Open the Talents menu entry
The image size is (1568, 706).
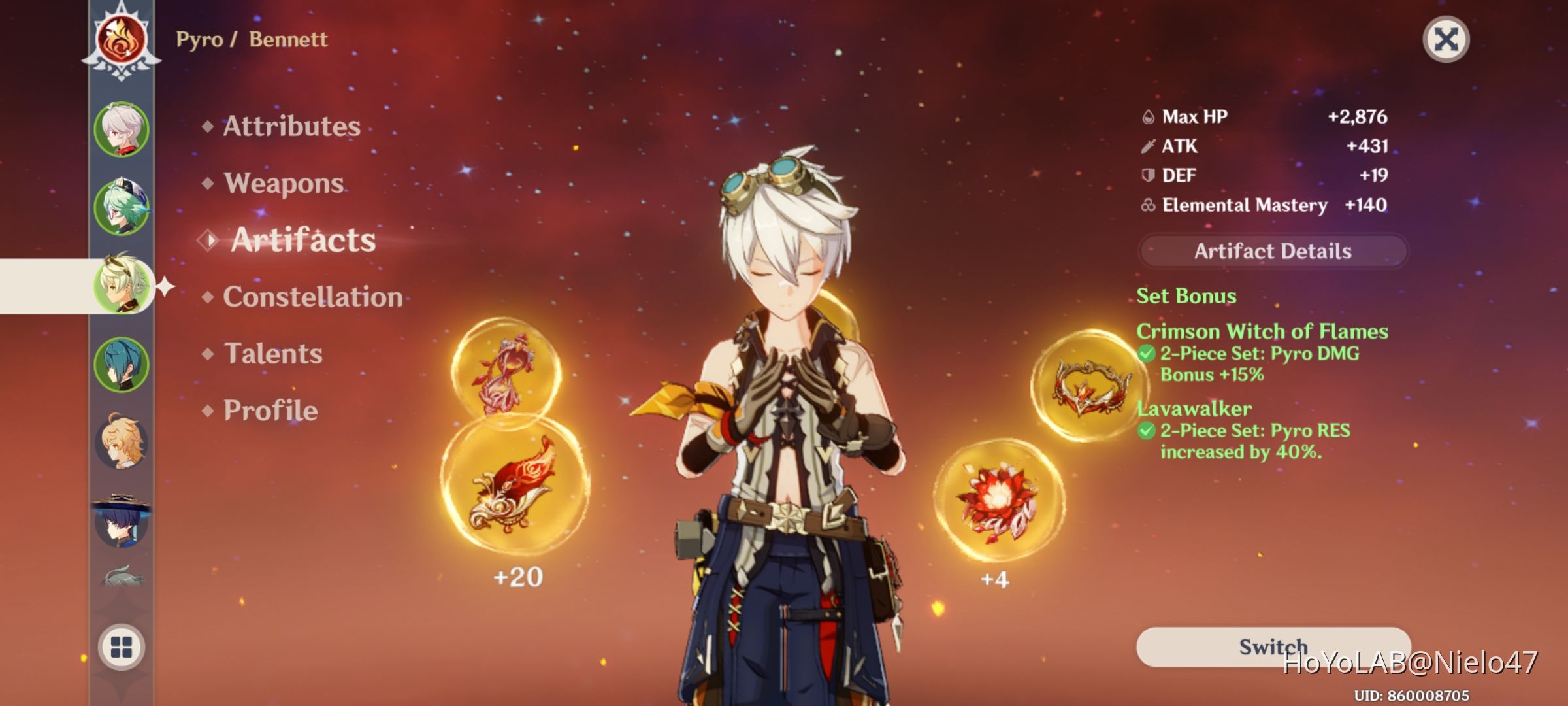coord(274,354)
